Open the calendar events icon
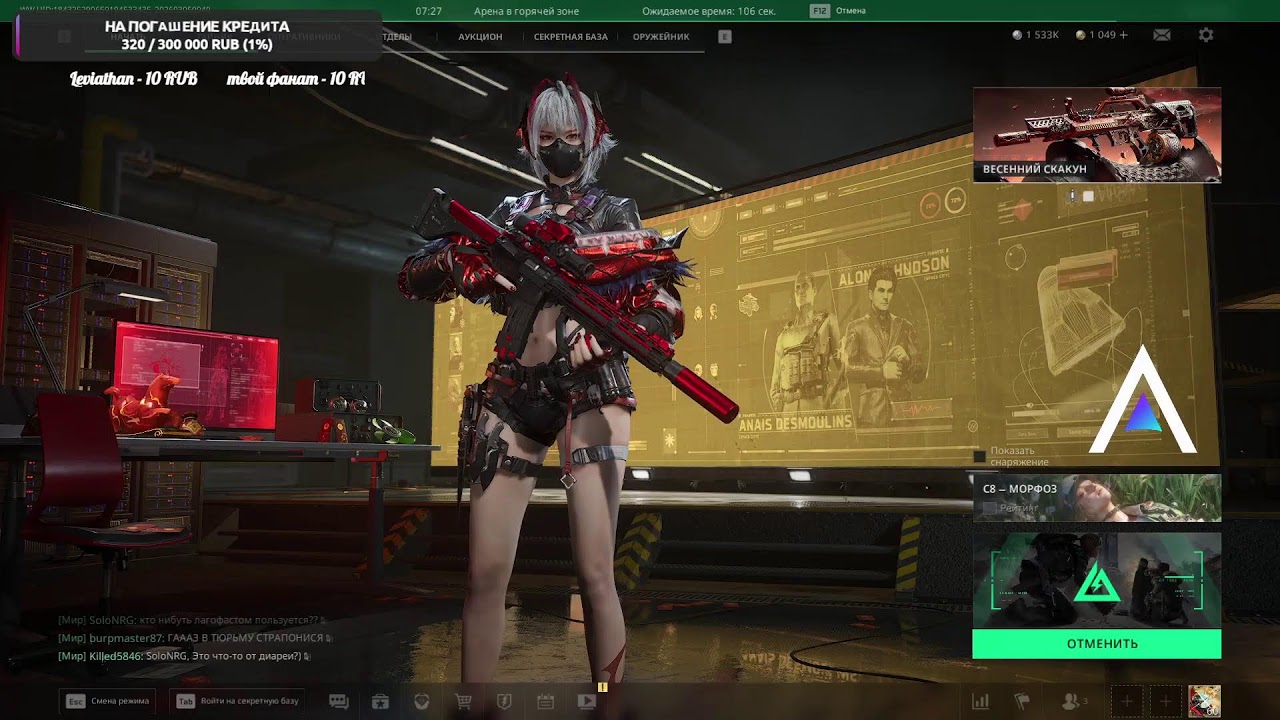The image size is (1280, 720). pyautogui.click(x=545, y=702)
